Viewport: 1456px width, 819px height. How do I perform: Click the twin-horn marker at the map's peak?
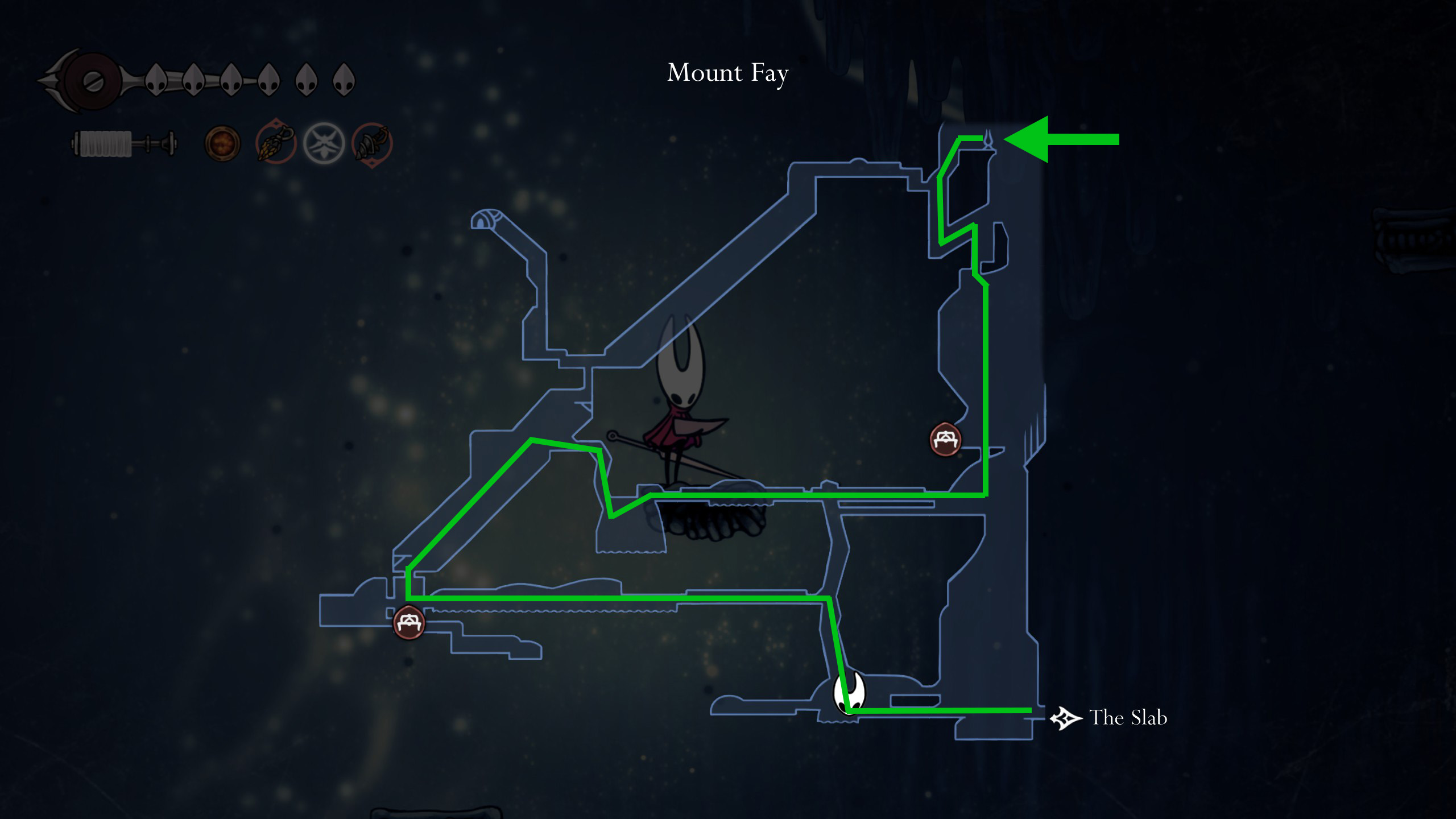tap(988, 140)
